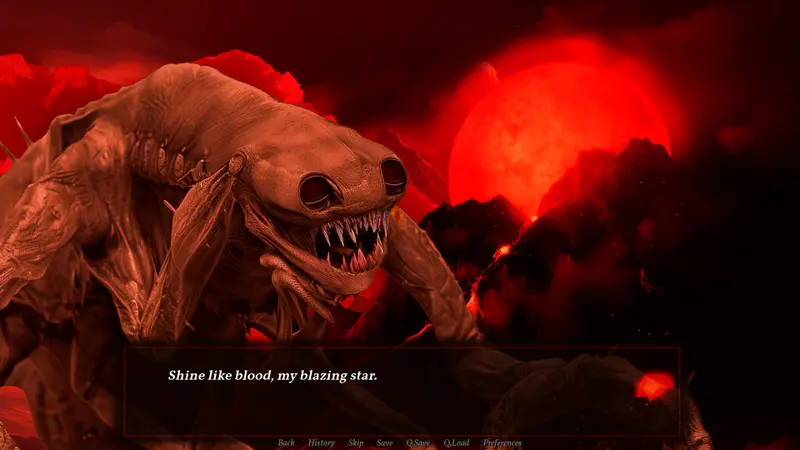Quick load with Q.Load
This screenshot has height=450, width=800.
[x=456, y=442]
